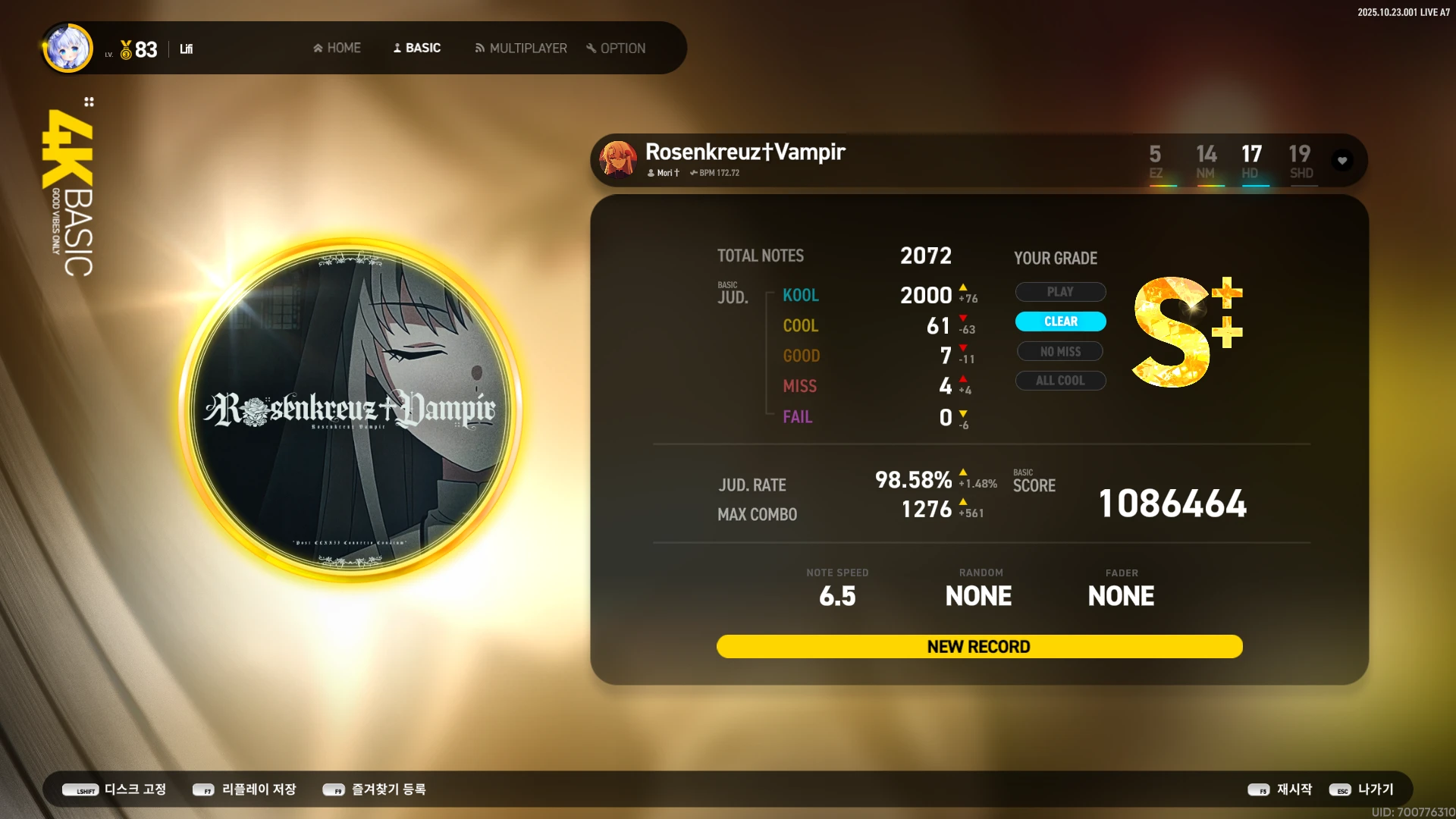Select the HD difficulty level 17
The width and height of the screenshot is (1456, 819).
coord(1251,162)
